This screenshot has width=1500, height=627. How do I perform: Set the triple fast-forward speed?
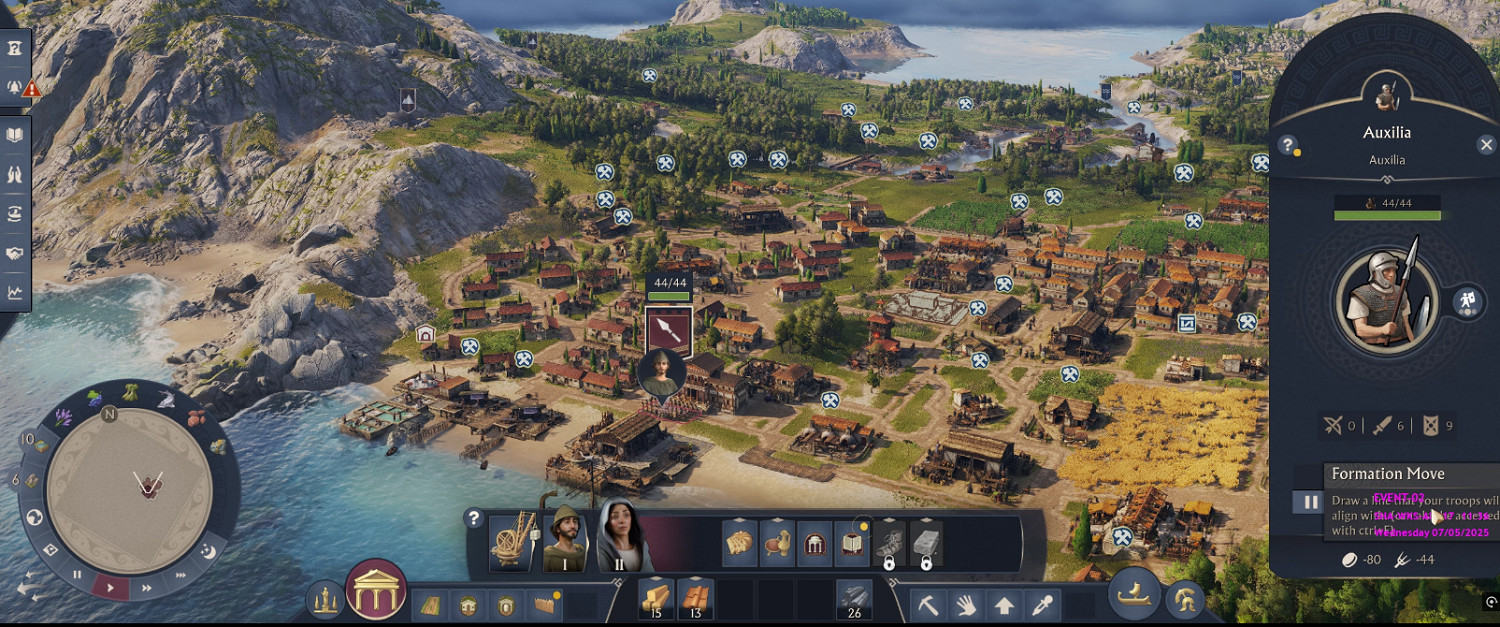coord(181,575)
